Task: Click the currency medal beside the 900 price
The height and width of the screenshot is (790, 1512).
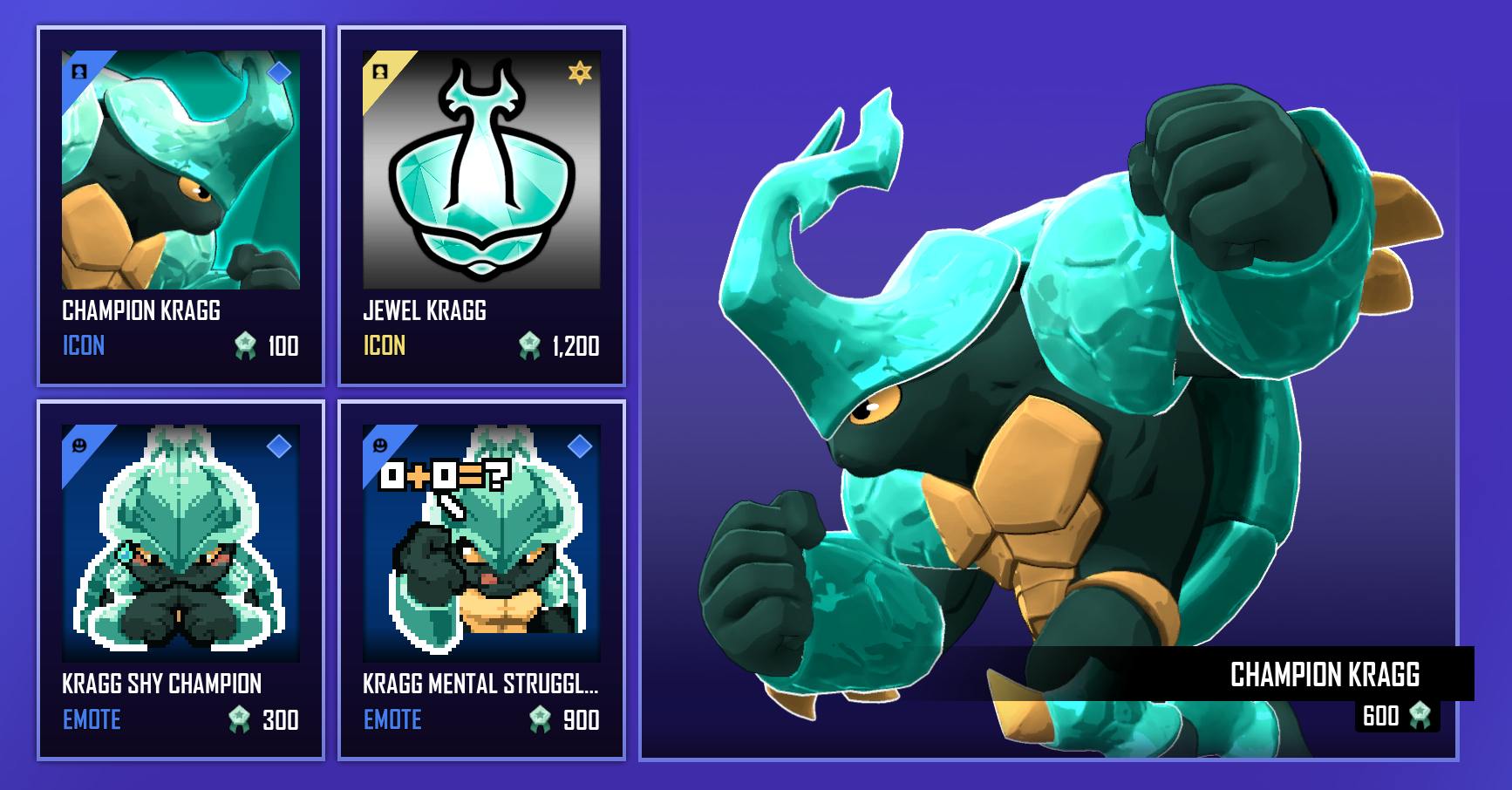Action: pyautogui.click(x=538, y=720)
